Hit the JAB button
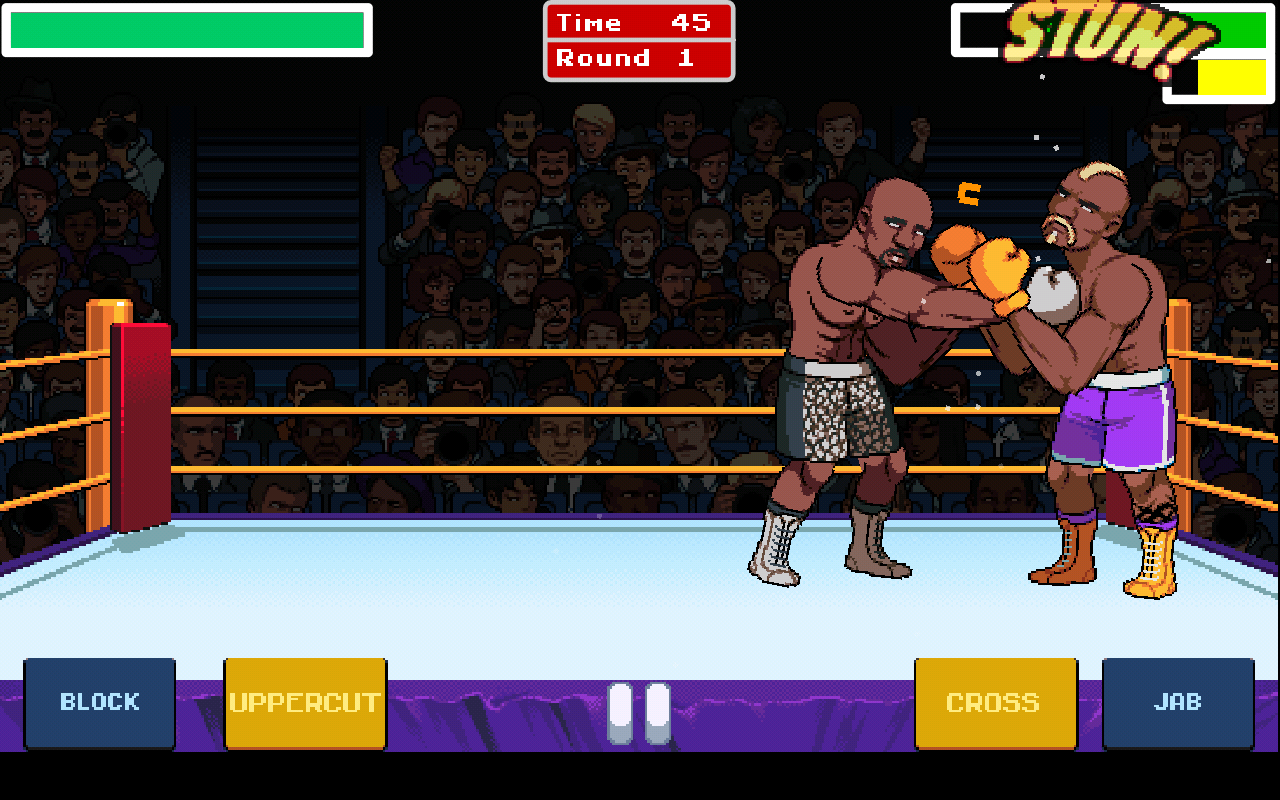Screen dimensions: 1280x800 coord(1178,701)
